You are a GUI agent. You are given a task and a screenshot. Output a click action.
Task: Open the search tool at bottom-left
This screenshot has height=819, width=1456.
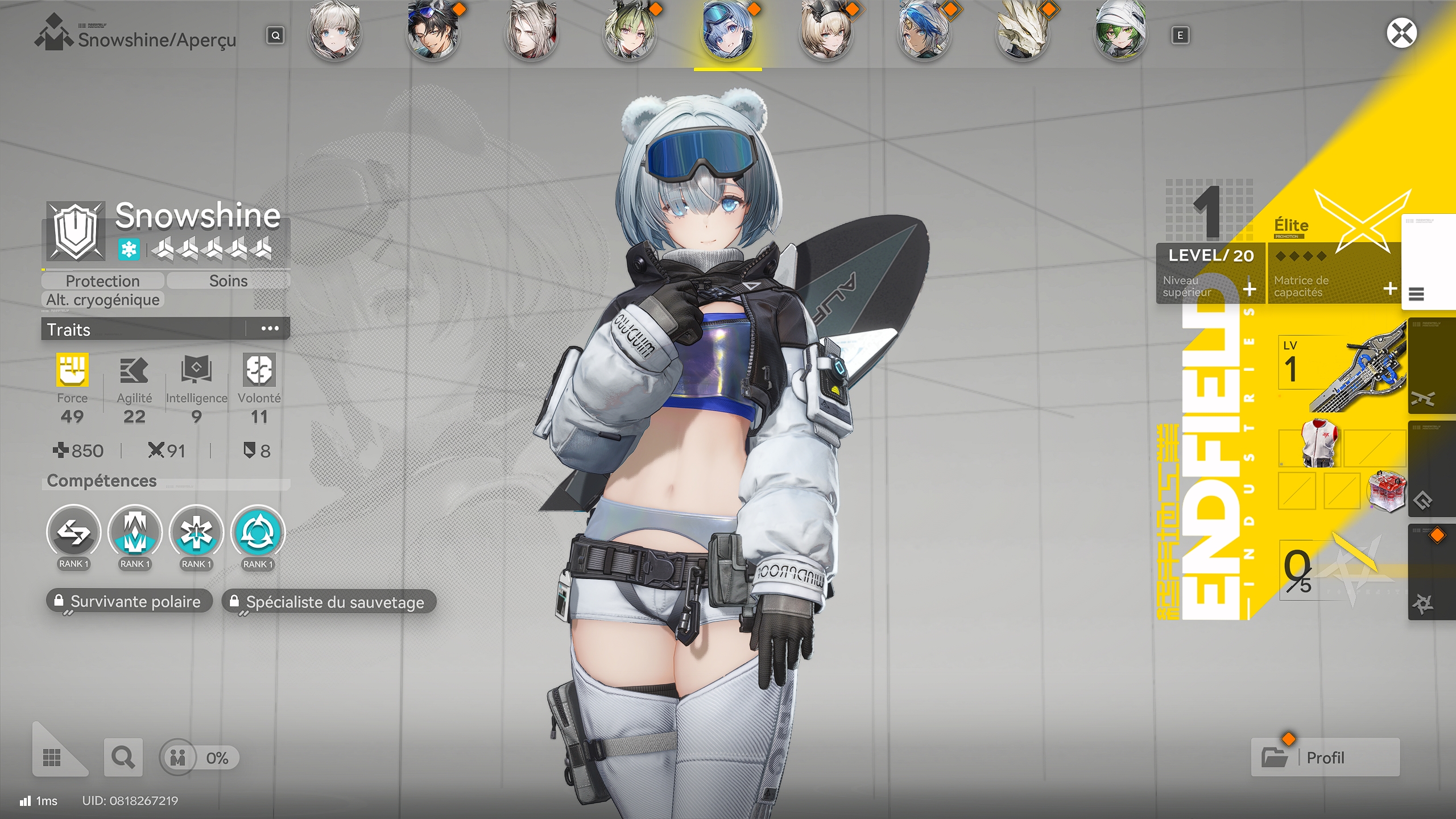click(x=123, y=758)
